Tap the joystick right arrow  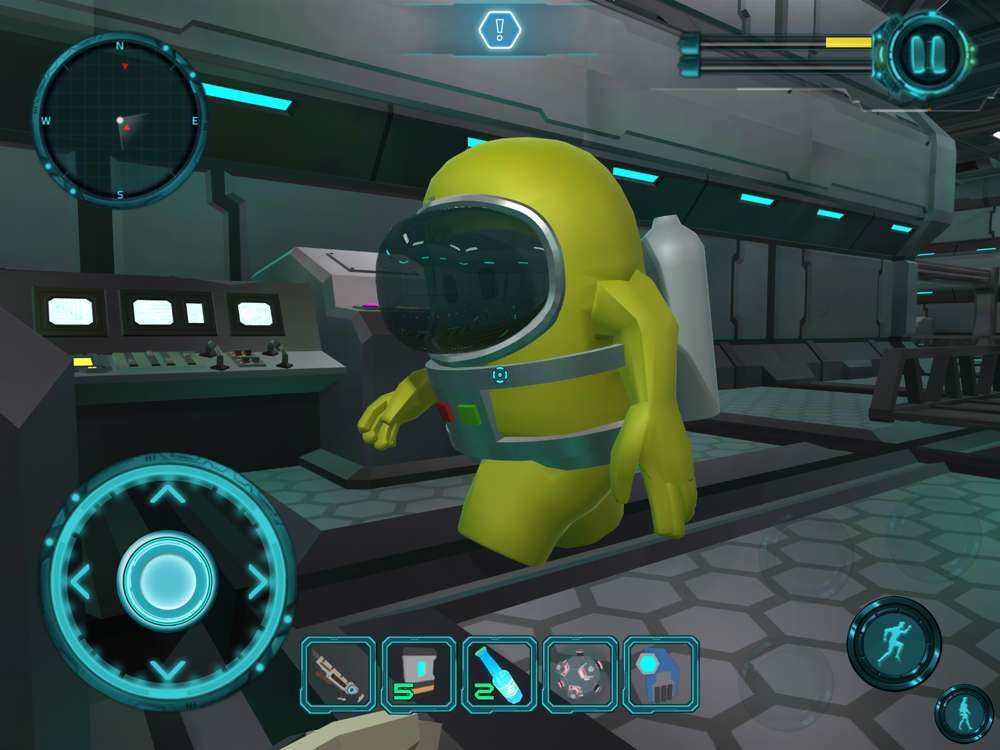tap(256, 580)
